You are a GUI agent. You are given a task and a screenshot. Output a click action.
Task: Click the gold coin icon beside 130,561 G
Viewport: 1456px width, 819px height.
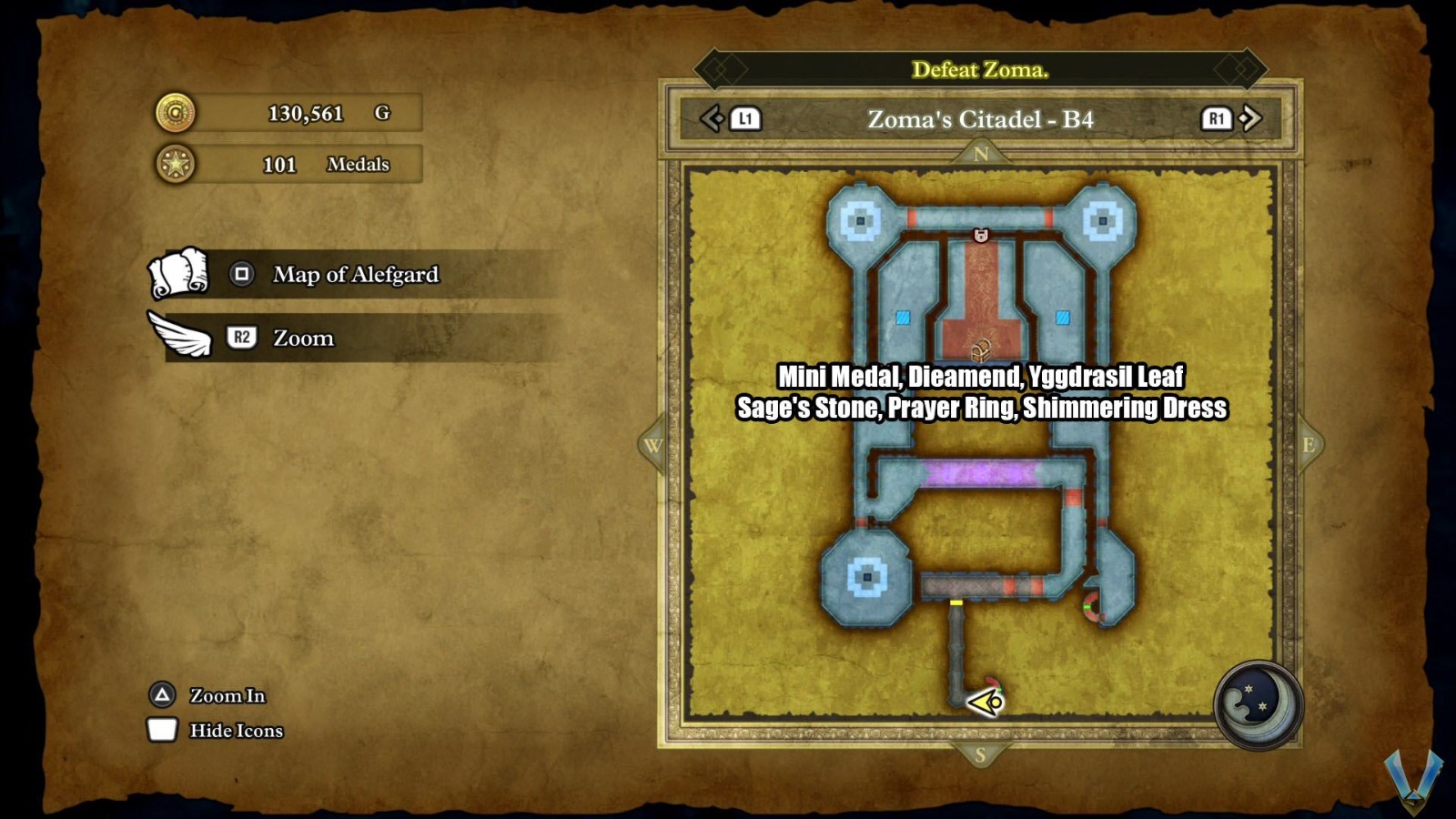tap(178, 112)
